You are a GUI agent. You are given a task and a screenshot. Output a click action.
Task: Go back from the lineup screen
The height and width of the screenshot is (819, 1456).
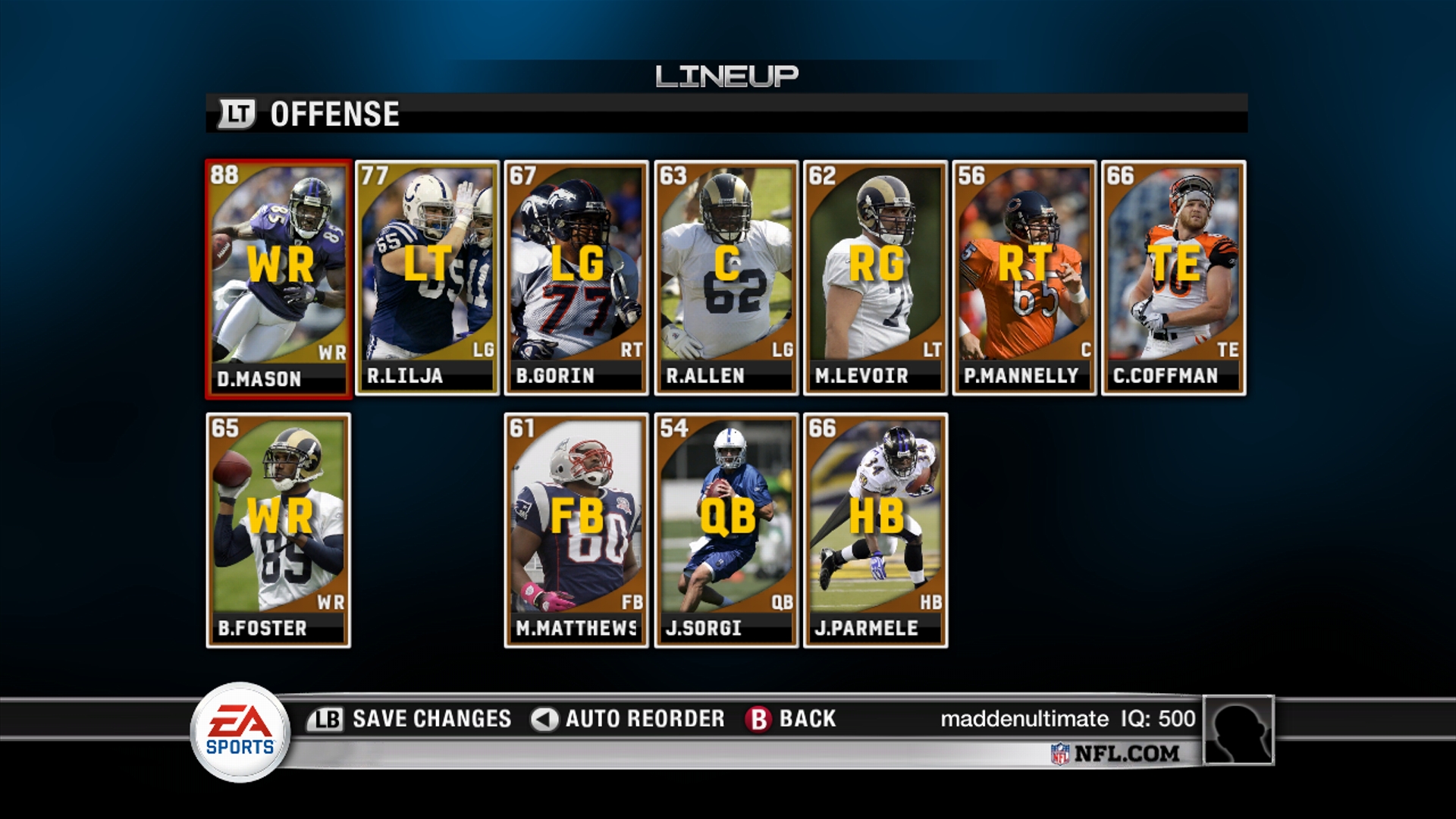pos(791,718)
